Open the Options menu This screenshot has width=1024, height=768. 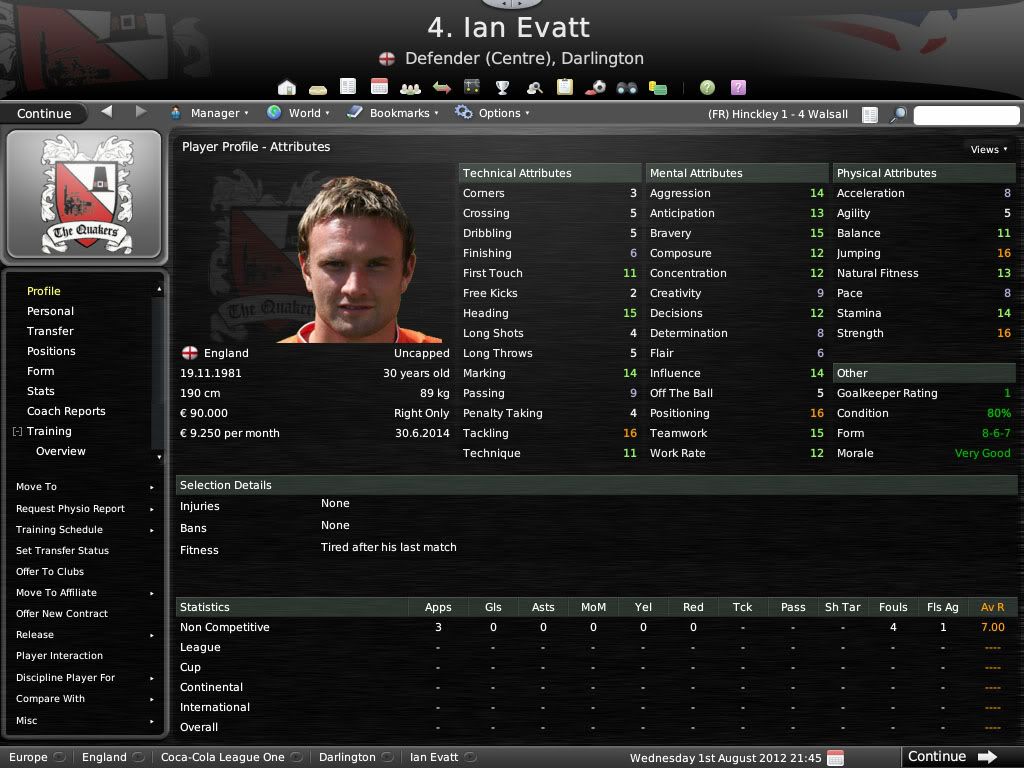click(x=492, y=113)
